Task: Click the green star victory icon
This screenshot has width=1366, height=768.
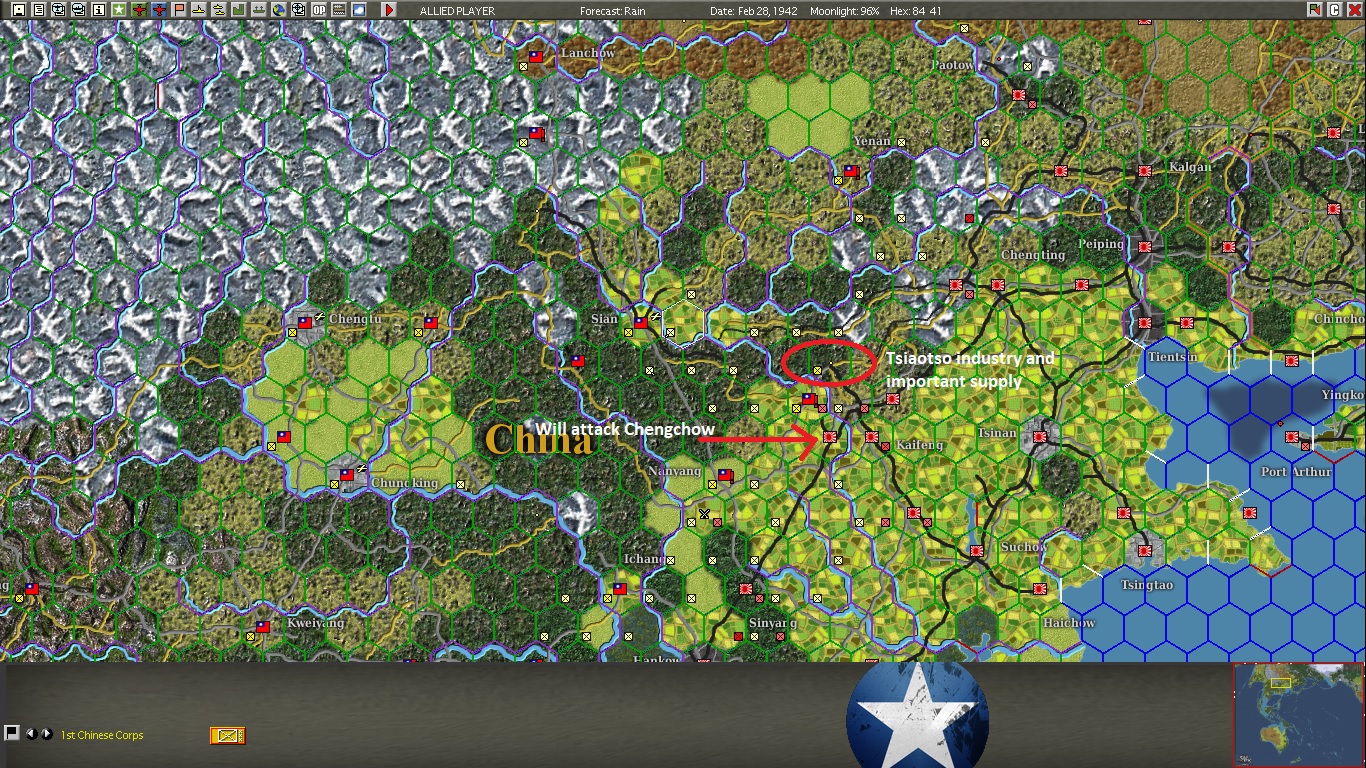Action: click(x=117, y=9)
